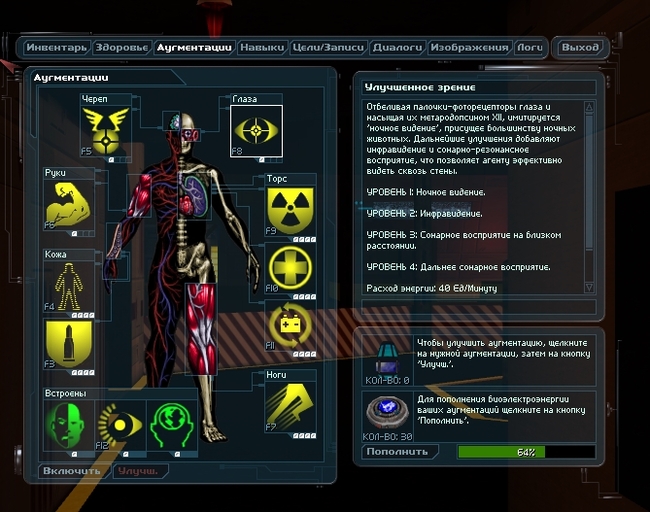Screen dimensions: 650x512
Task: Pick the radiation symbol torso augmentation
Action: 290,211
